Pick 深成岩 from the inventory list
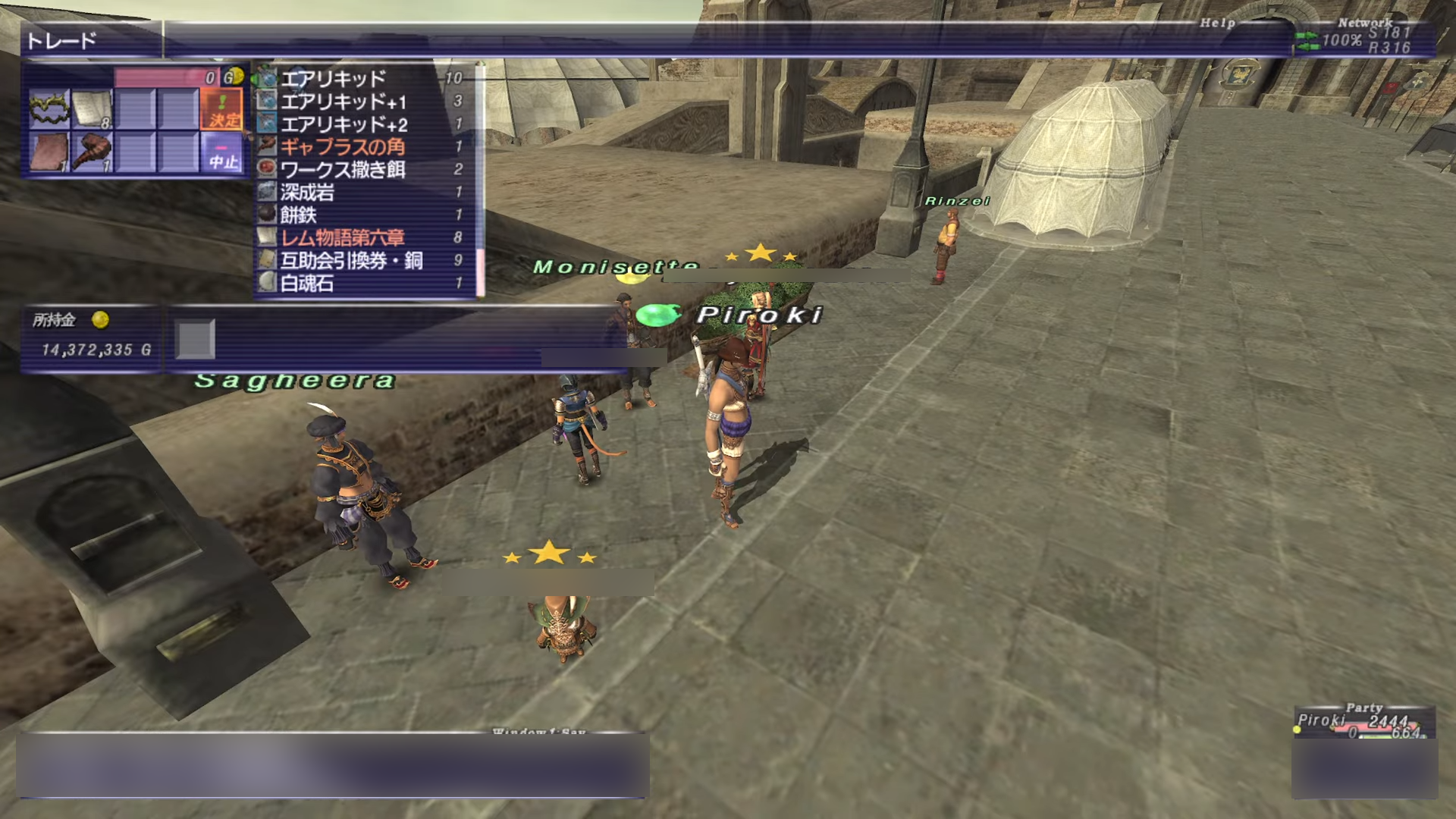Viewport: 1456px width, 819px height. pyautogui.click(x=308, y=192)
